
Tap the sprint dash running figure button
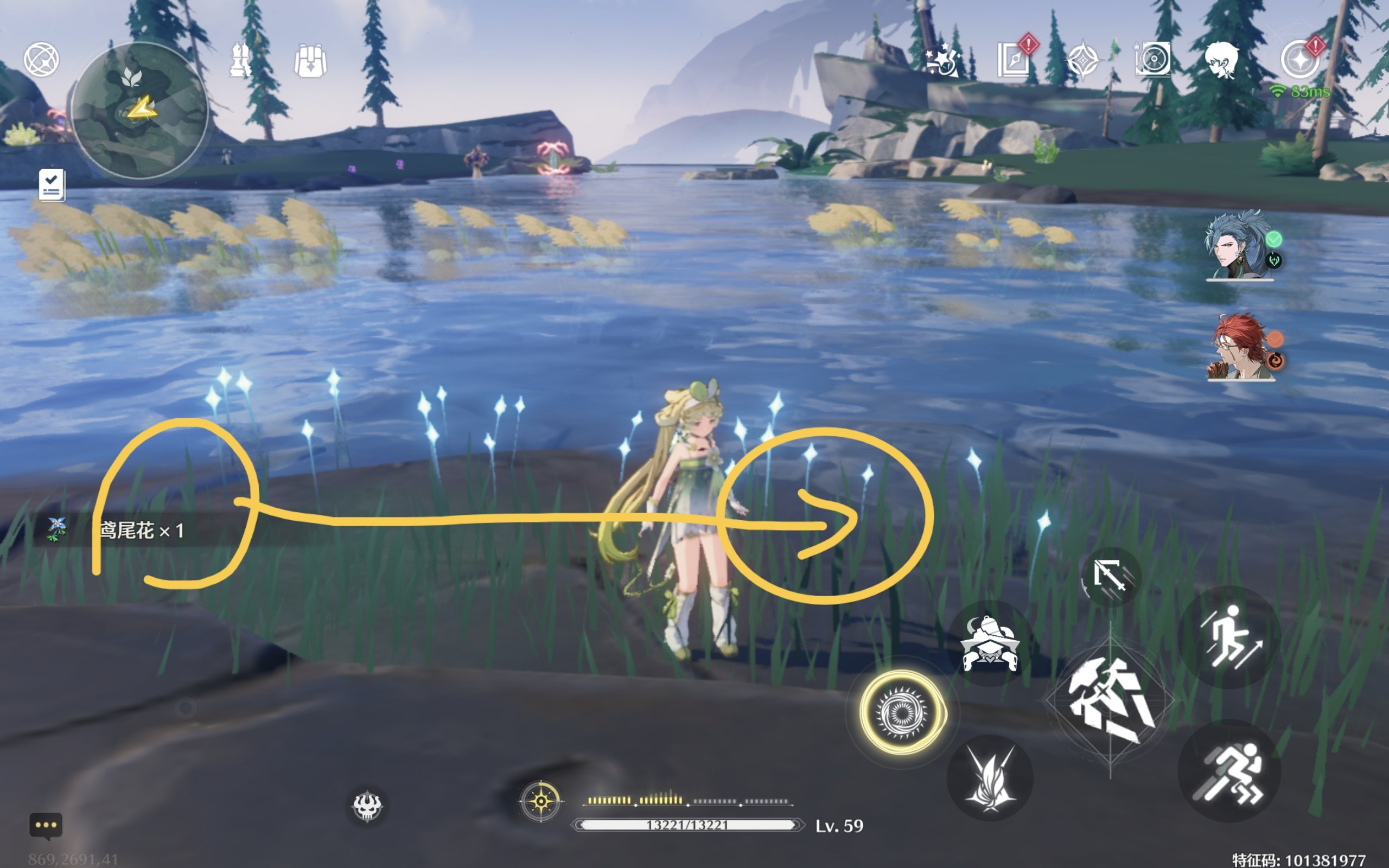(1229, 771)
